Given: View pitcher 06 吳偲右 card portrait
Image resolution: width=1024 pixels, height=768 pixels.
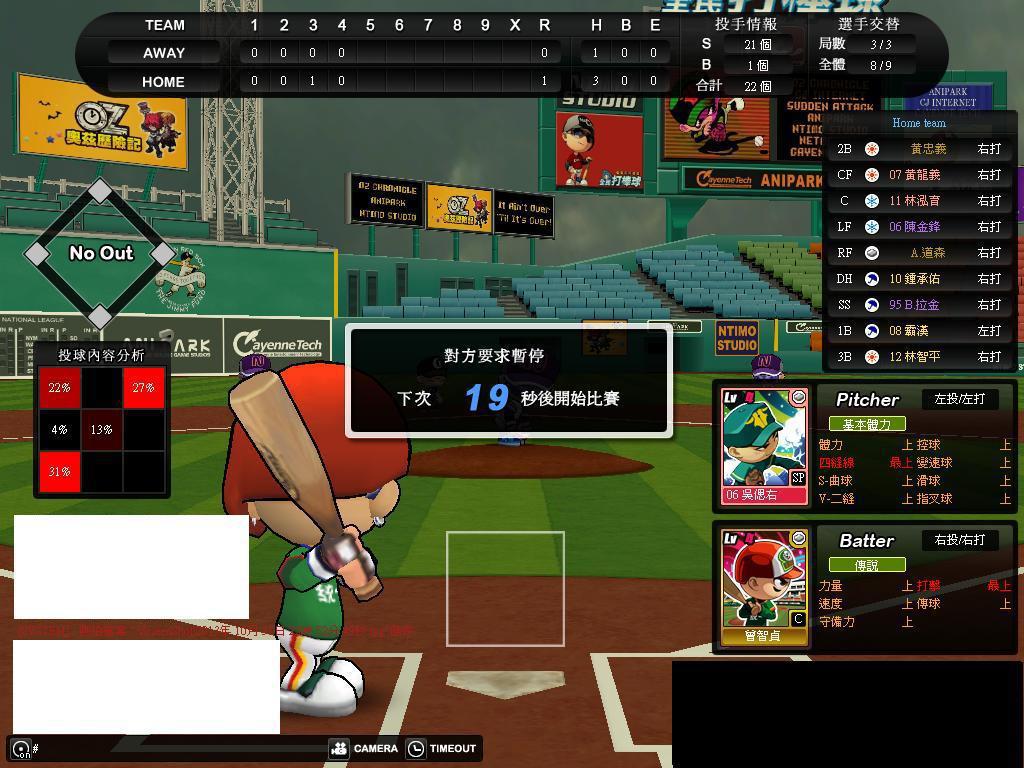Looking at the screenshot, I should [x=764, y=445].
